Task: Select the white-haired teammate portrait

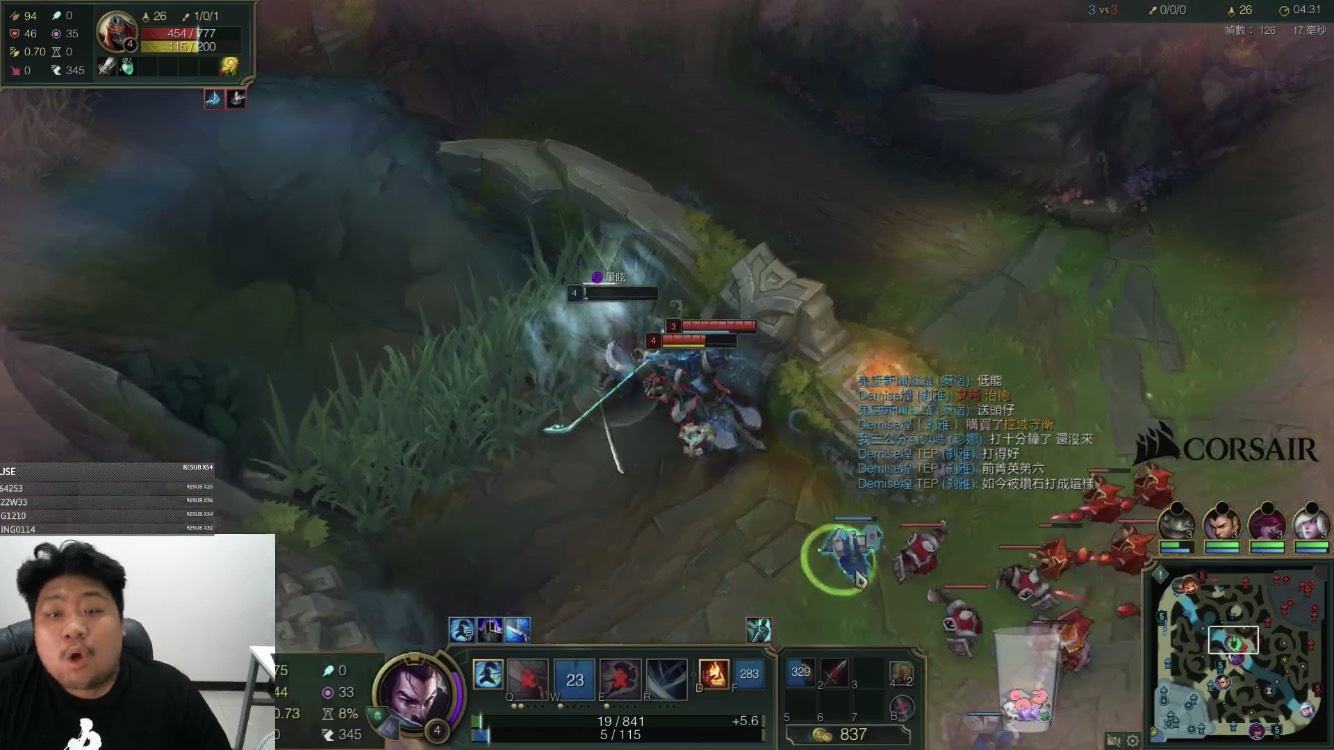Action: pyautogui.click(x=1311, y=524)
